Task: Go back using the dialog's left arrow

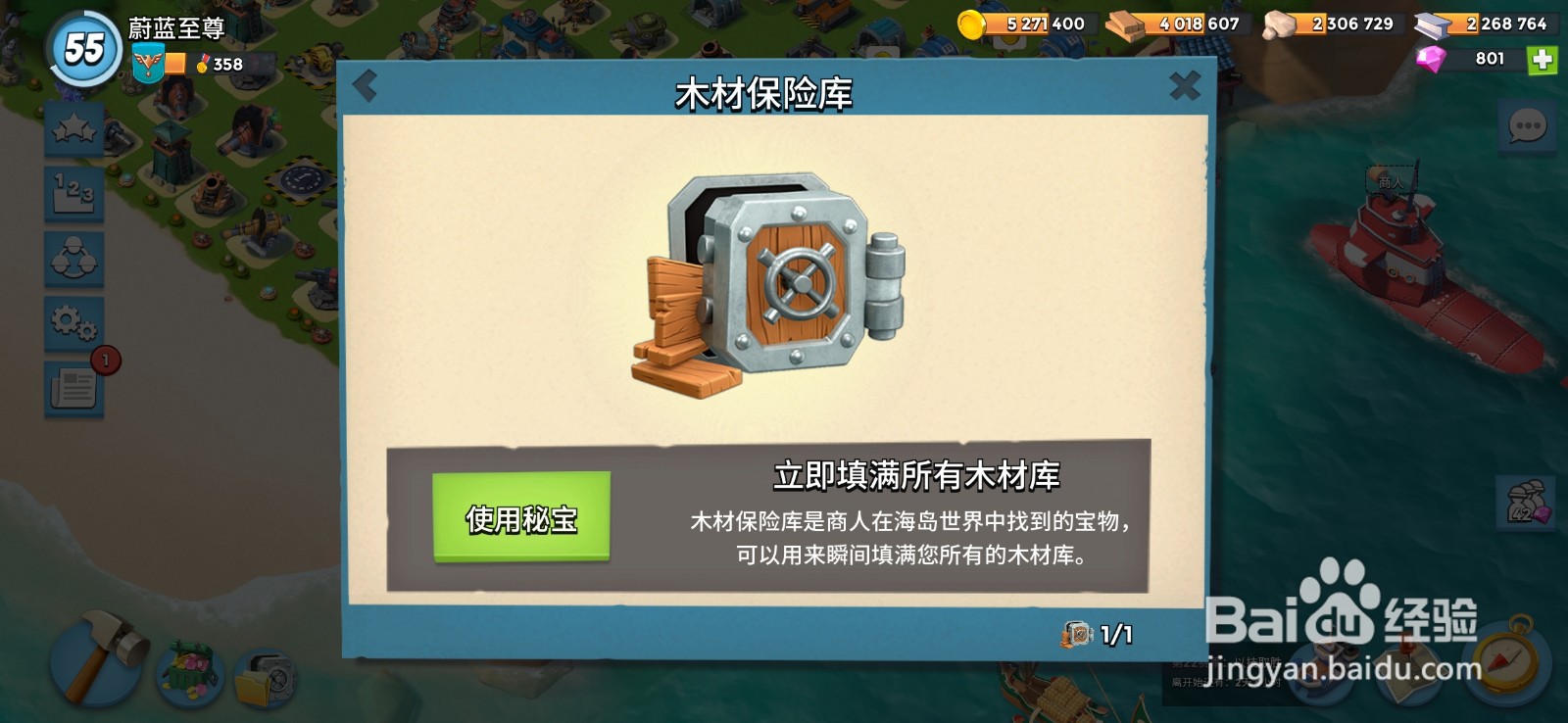Action: pyautogui.click(x=367, y=86)
